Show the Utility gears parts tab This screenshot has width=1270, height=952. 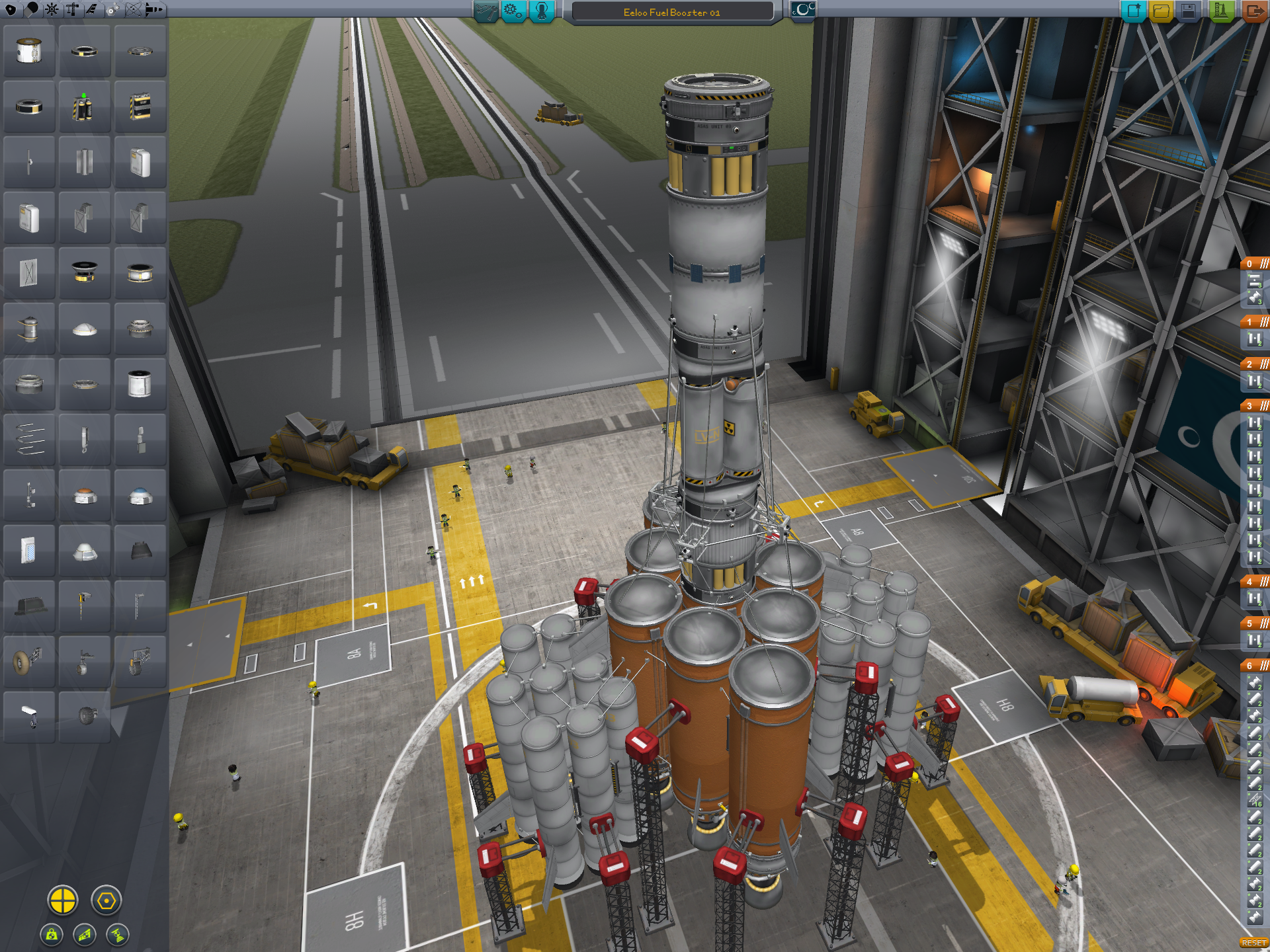tap(112, 9)
